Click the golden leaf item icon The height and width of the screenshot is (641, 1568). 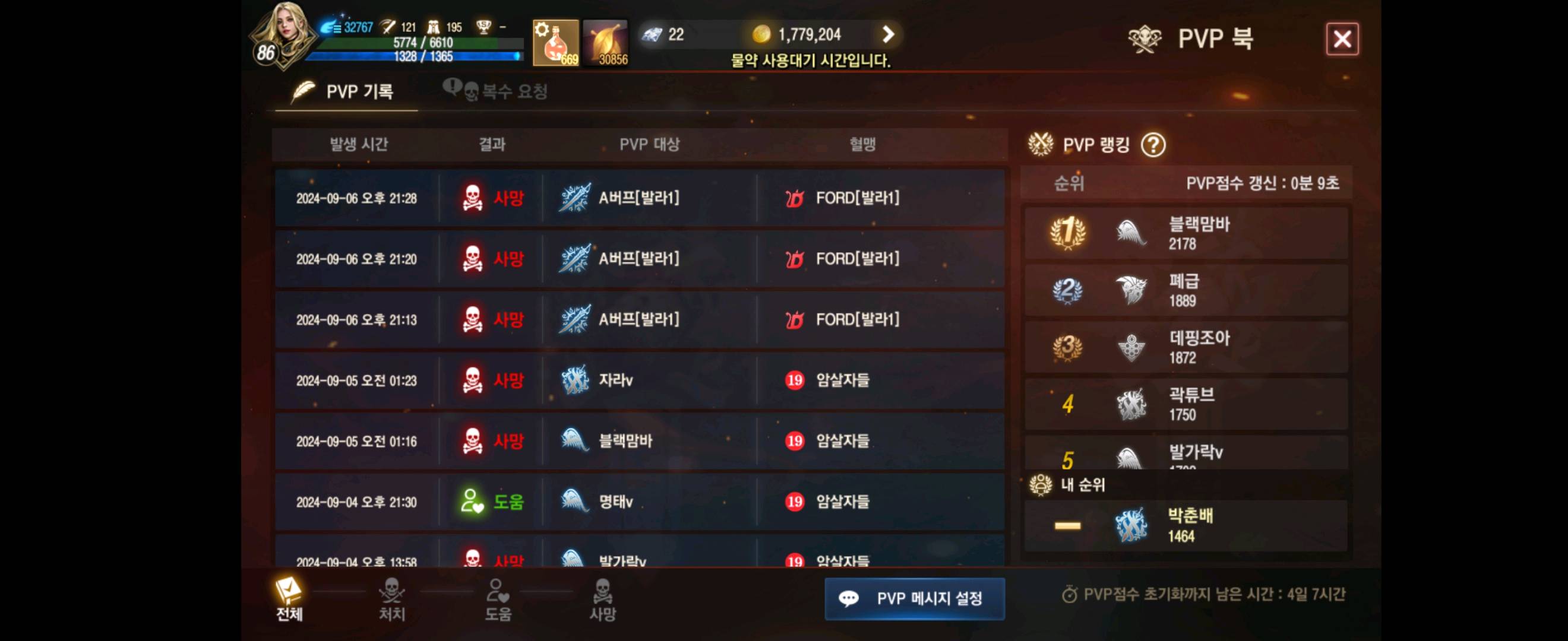tap(606, 42)
